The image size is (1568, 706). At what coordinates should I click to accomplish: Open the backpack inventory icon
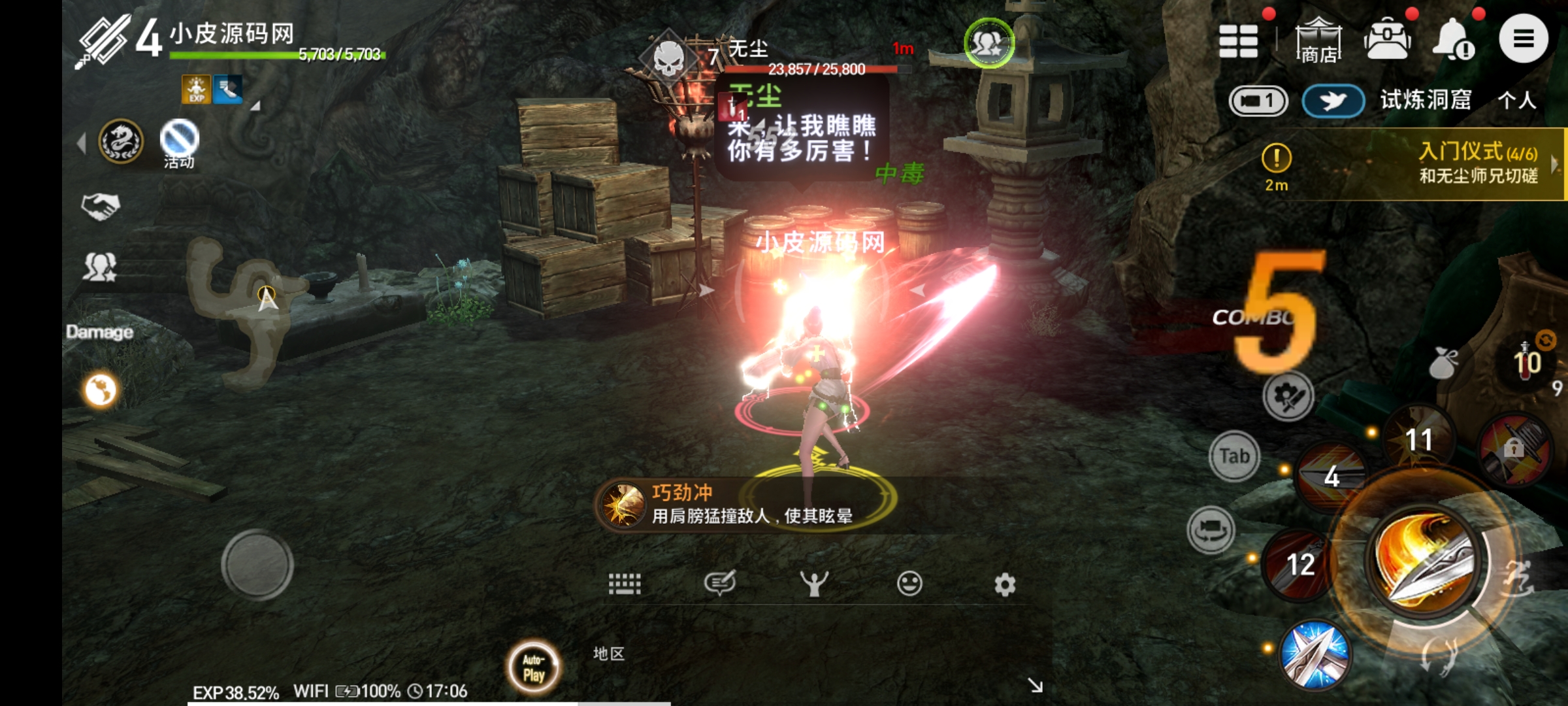(1387, 39)
